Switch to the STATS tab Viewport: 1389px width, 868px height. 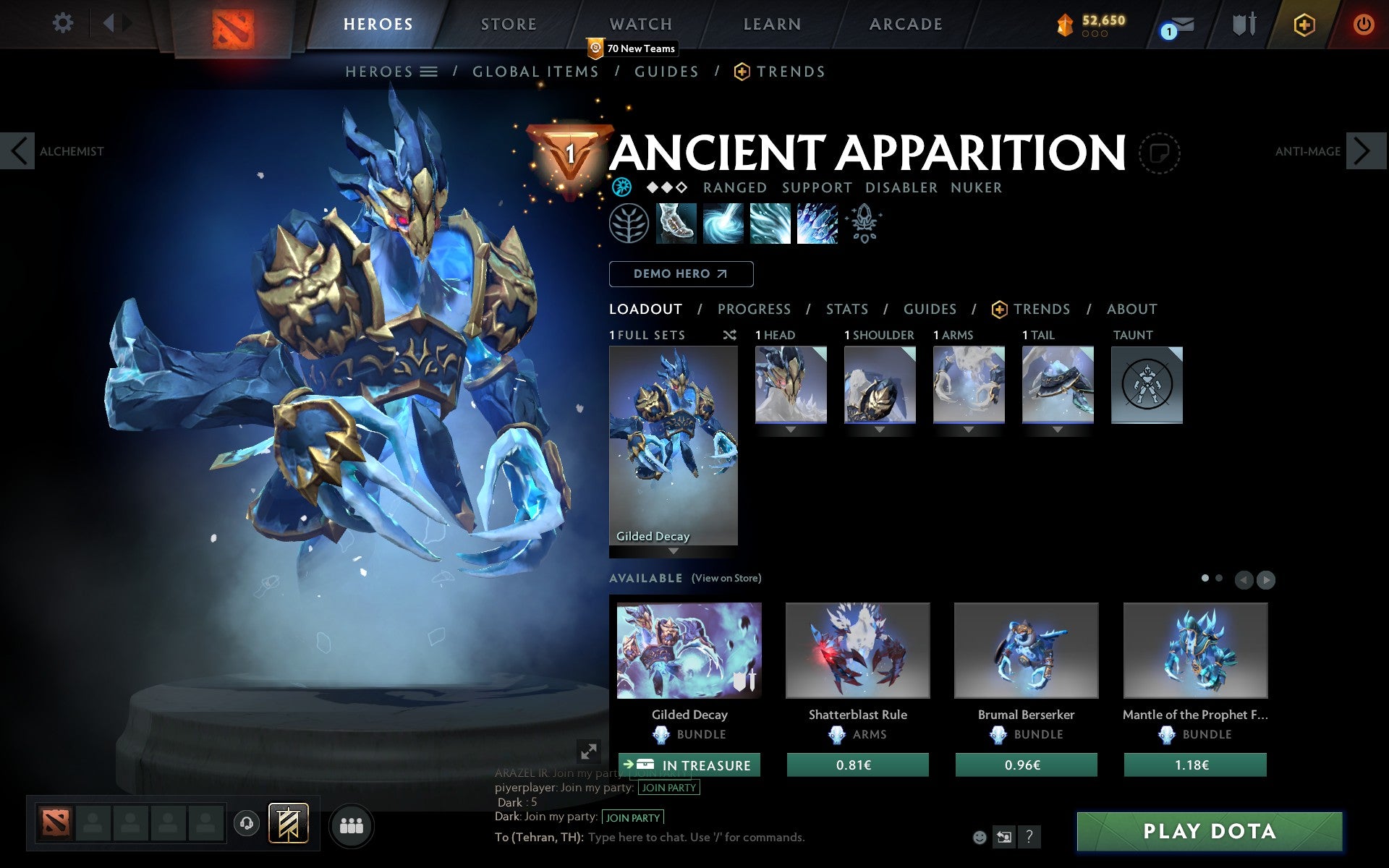click(846, 309)
